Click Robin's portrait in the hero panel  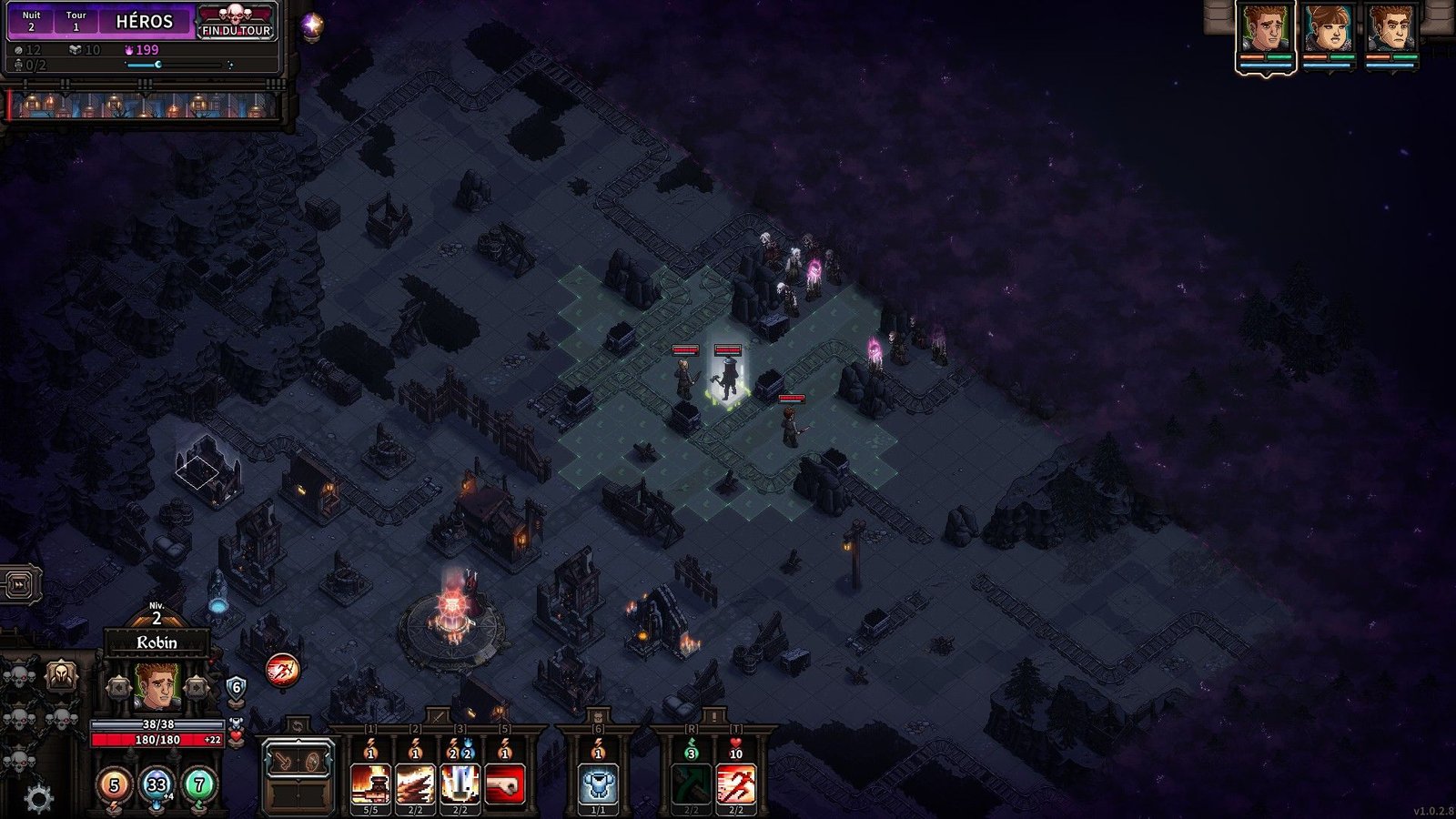click(x=157, y=686)
